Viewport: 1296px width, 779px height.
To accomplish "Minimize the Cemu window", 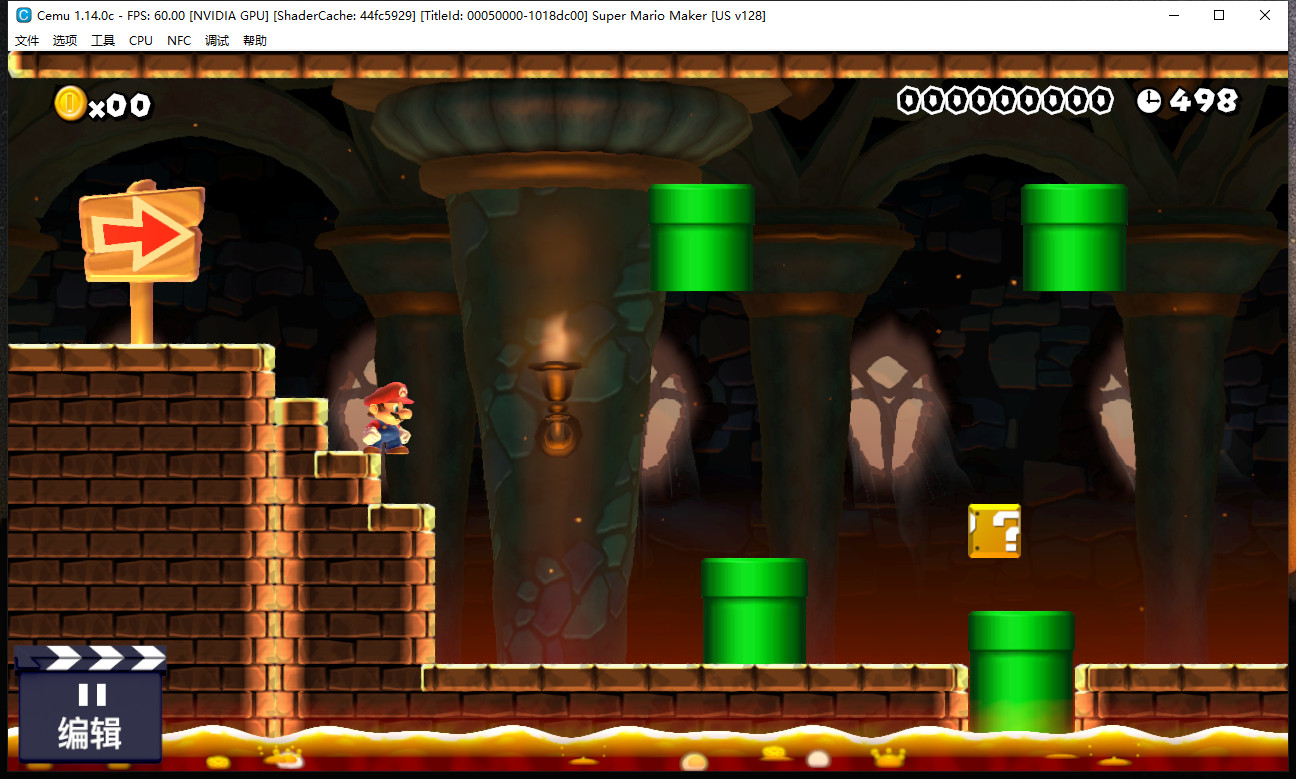I will [1173, 15].
